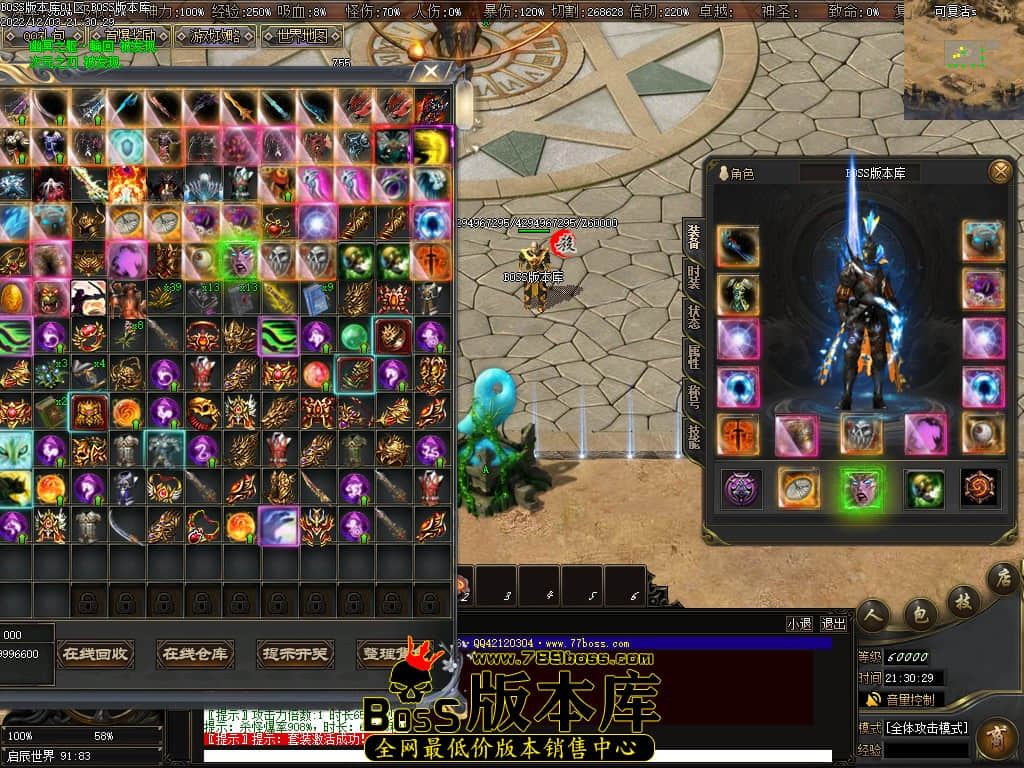Select the equipped skull mask slot
Image resolution: width=1024 pixels, height=768 pixels.
(861, 434)
